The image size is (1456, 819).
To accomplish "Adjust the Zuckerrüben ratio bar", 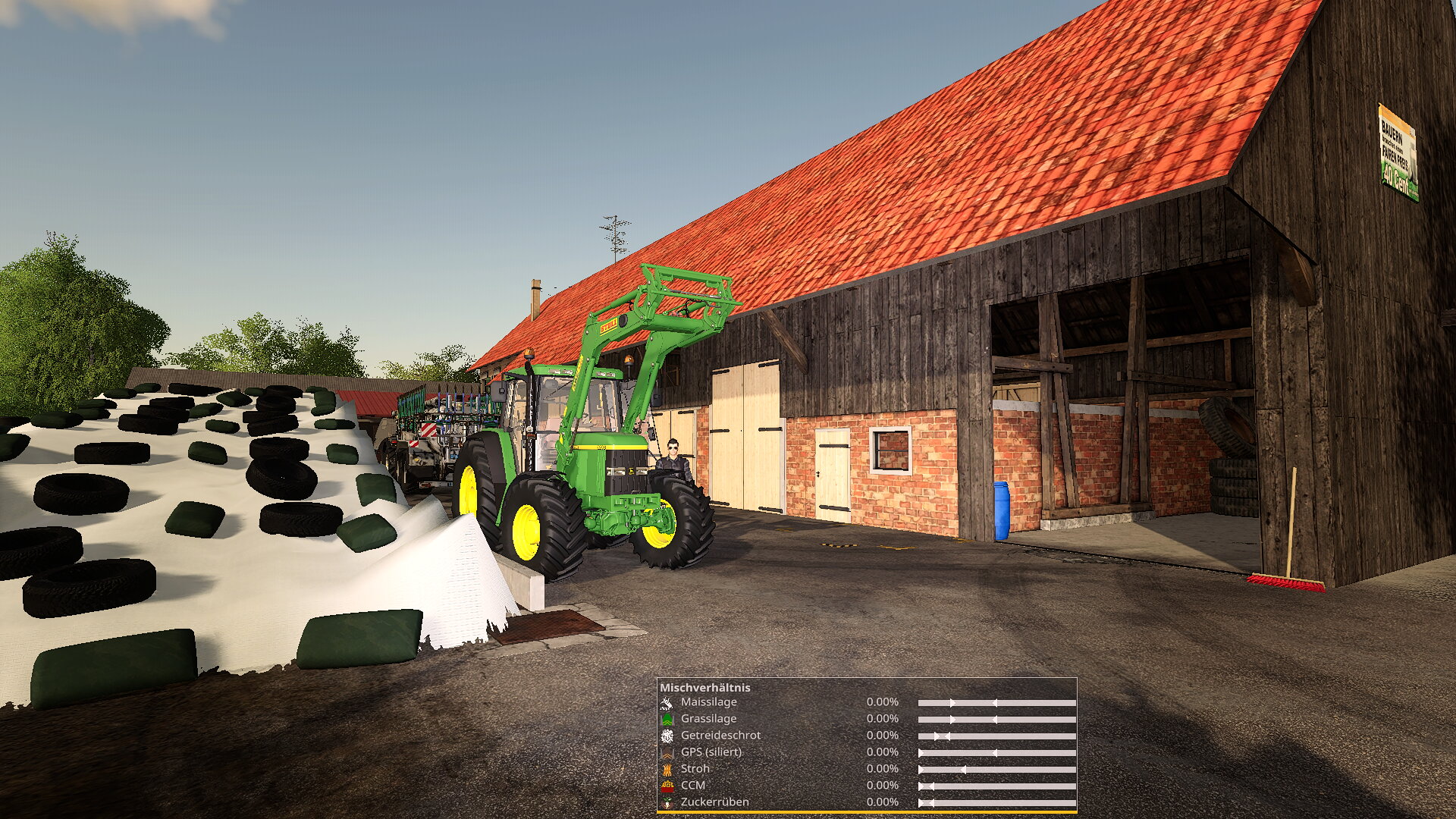I will tap(996, 803).
